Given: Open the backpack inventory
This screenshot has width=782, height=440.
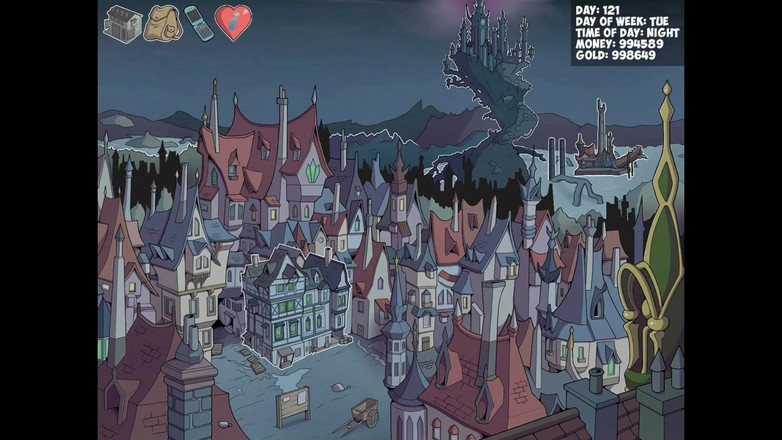Looking at the screenshot, I should 161,23.
